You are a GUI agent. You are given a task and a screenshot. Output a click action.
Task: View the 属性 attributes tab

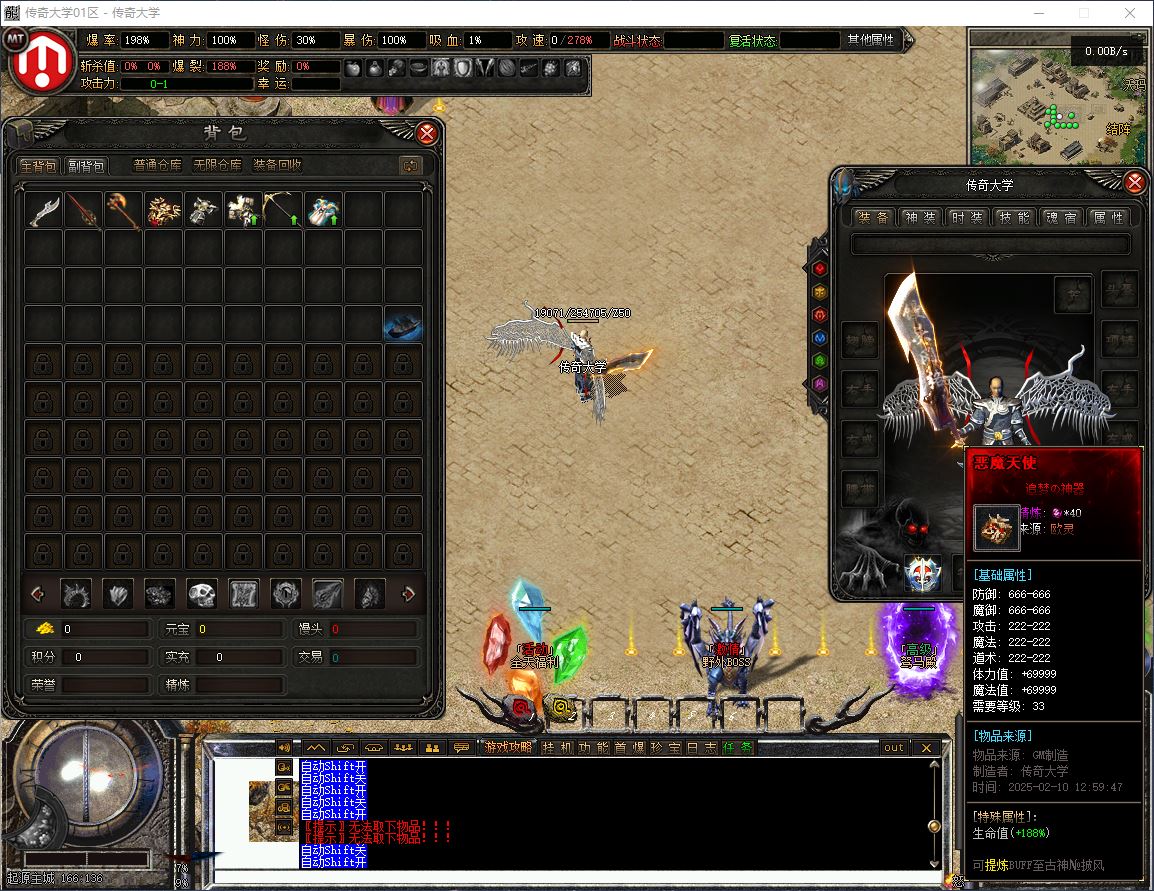[x=1107, y=217]
